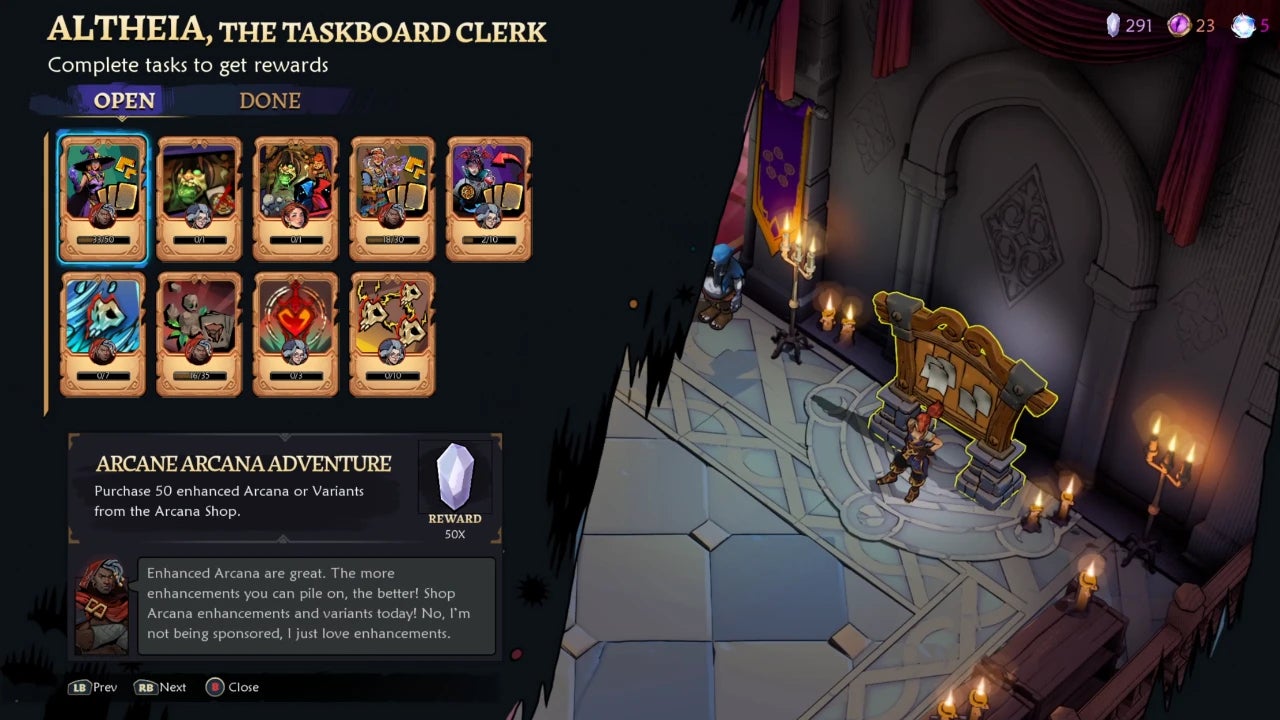The image size is (1280, 720).
Task: Select the Open tasks tab
Action: click(124, 101)
